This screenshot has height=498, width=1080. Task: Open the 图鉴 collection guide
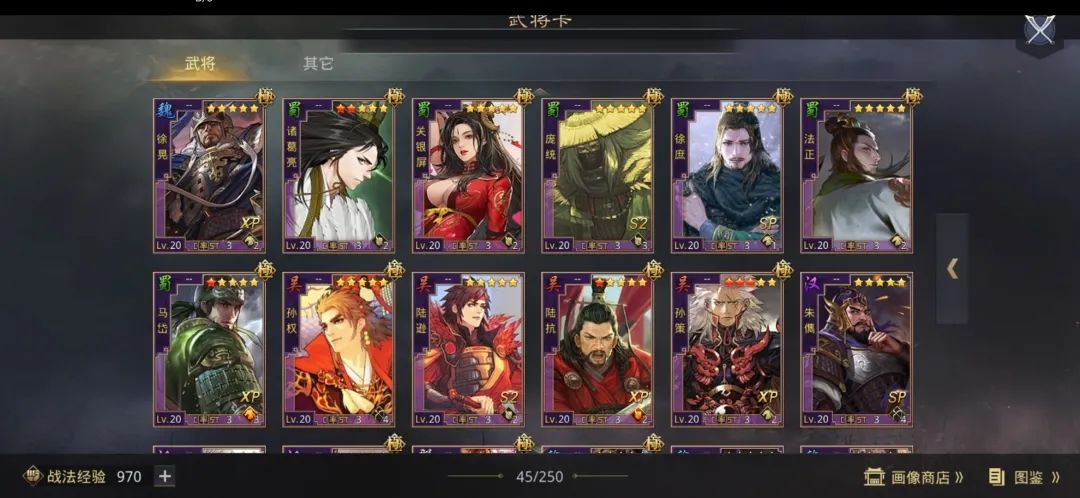pos(1024,477)
